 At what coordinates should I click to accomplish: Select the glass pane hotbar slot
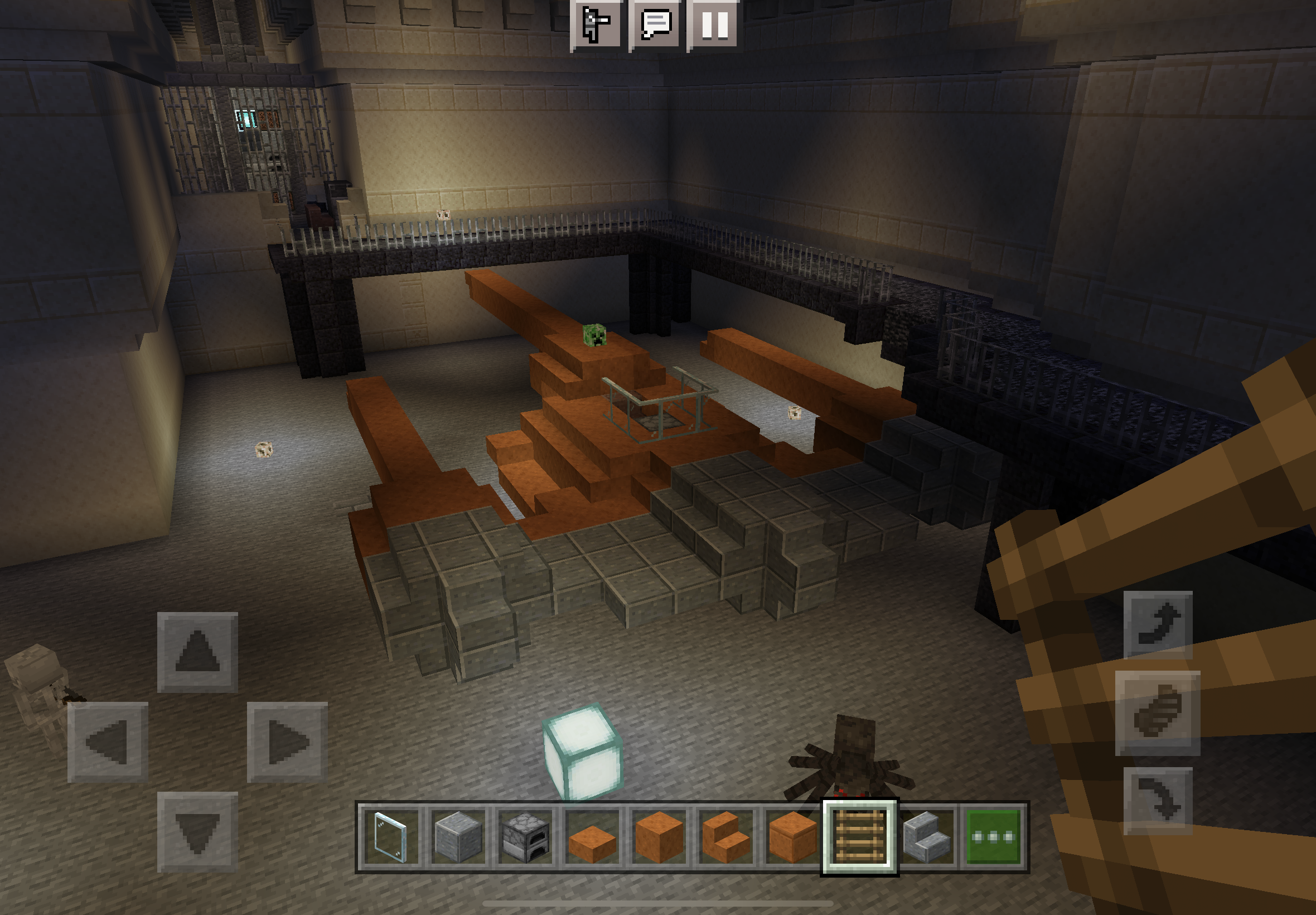[391, 837]
